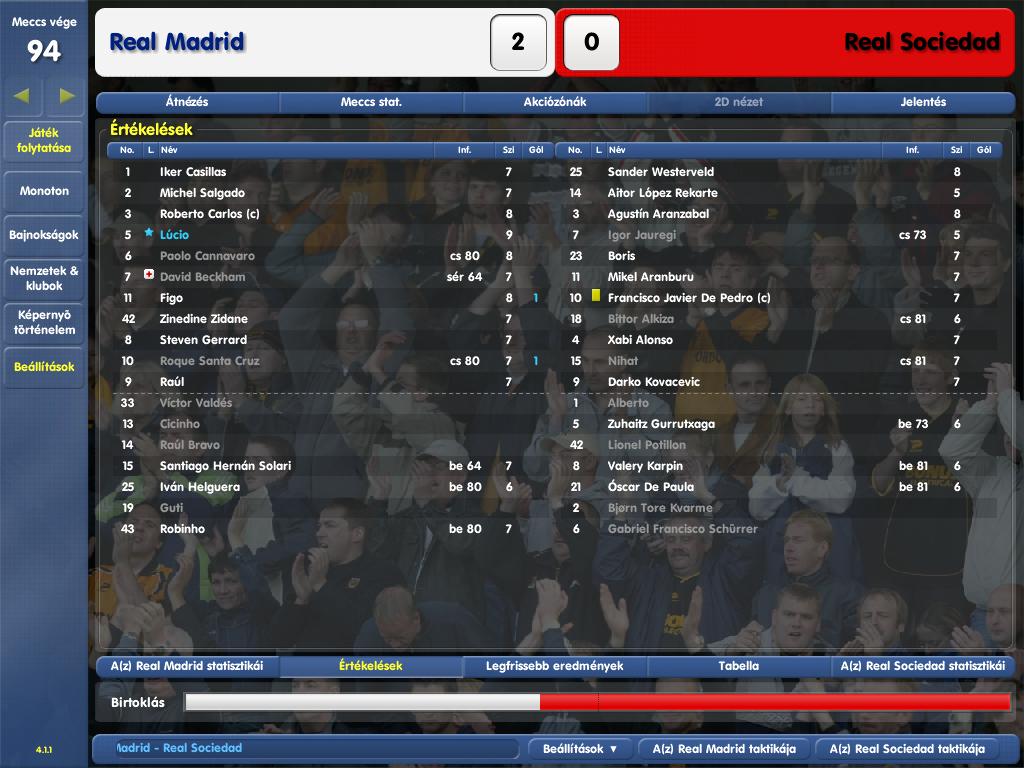
Task: Open Bajnokságok competitions menu
Action: coord(44,236)
